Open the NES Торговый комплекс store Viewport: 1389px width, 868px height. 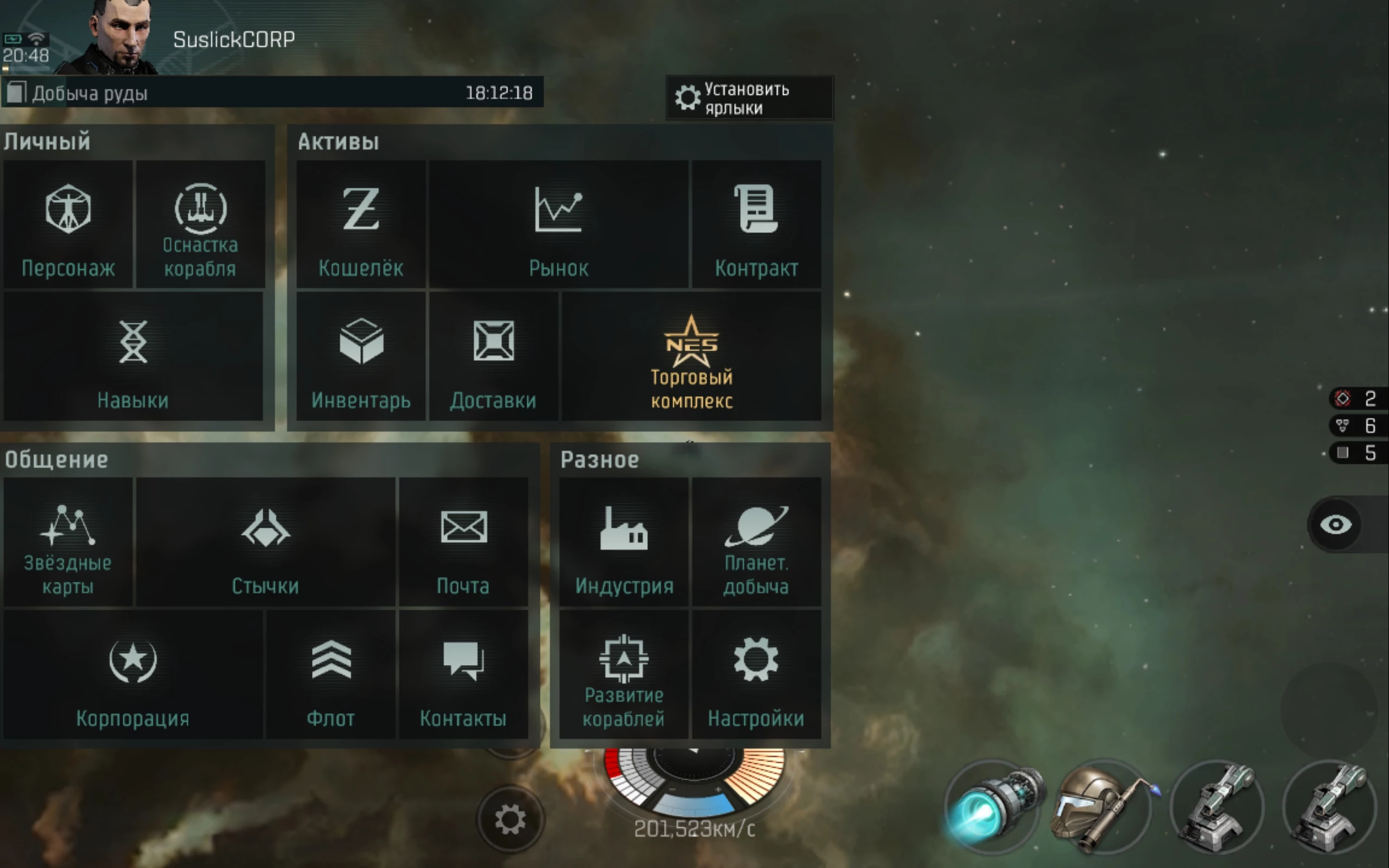pos(692,359)
